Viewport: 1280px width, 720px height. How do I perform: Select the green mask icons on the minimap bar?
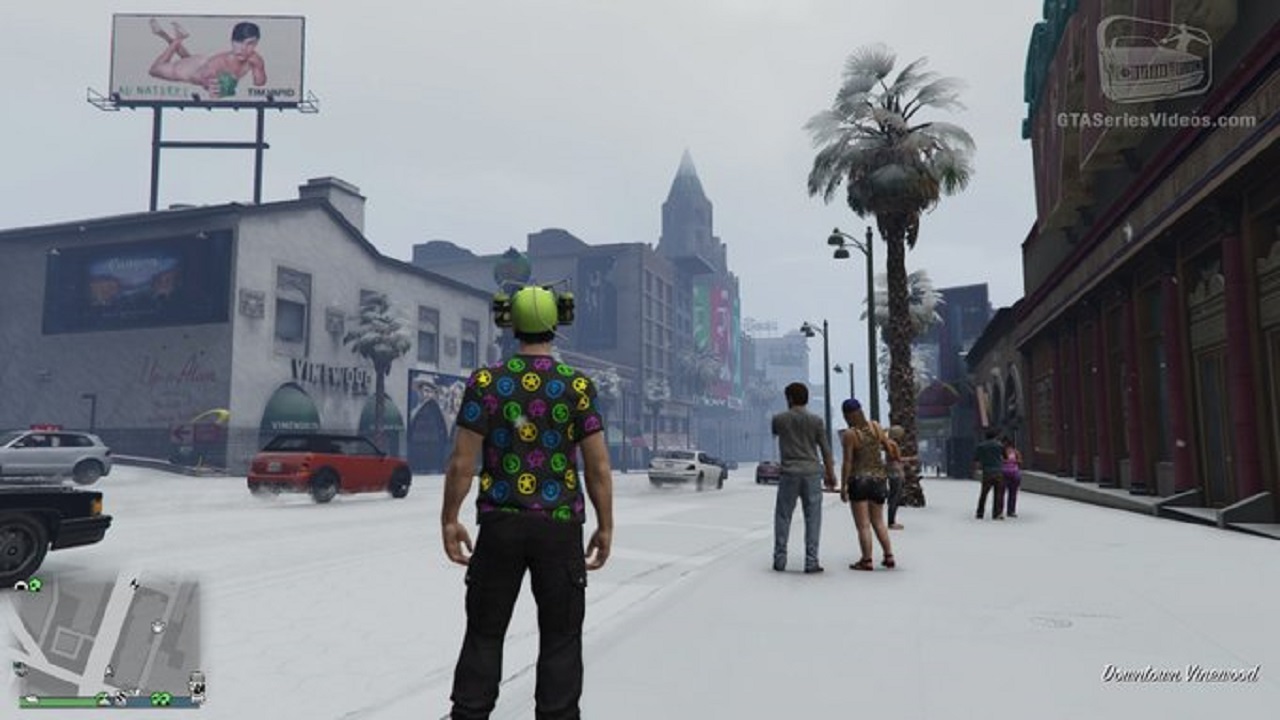coord(161,700)
